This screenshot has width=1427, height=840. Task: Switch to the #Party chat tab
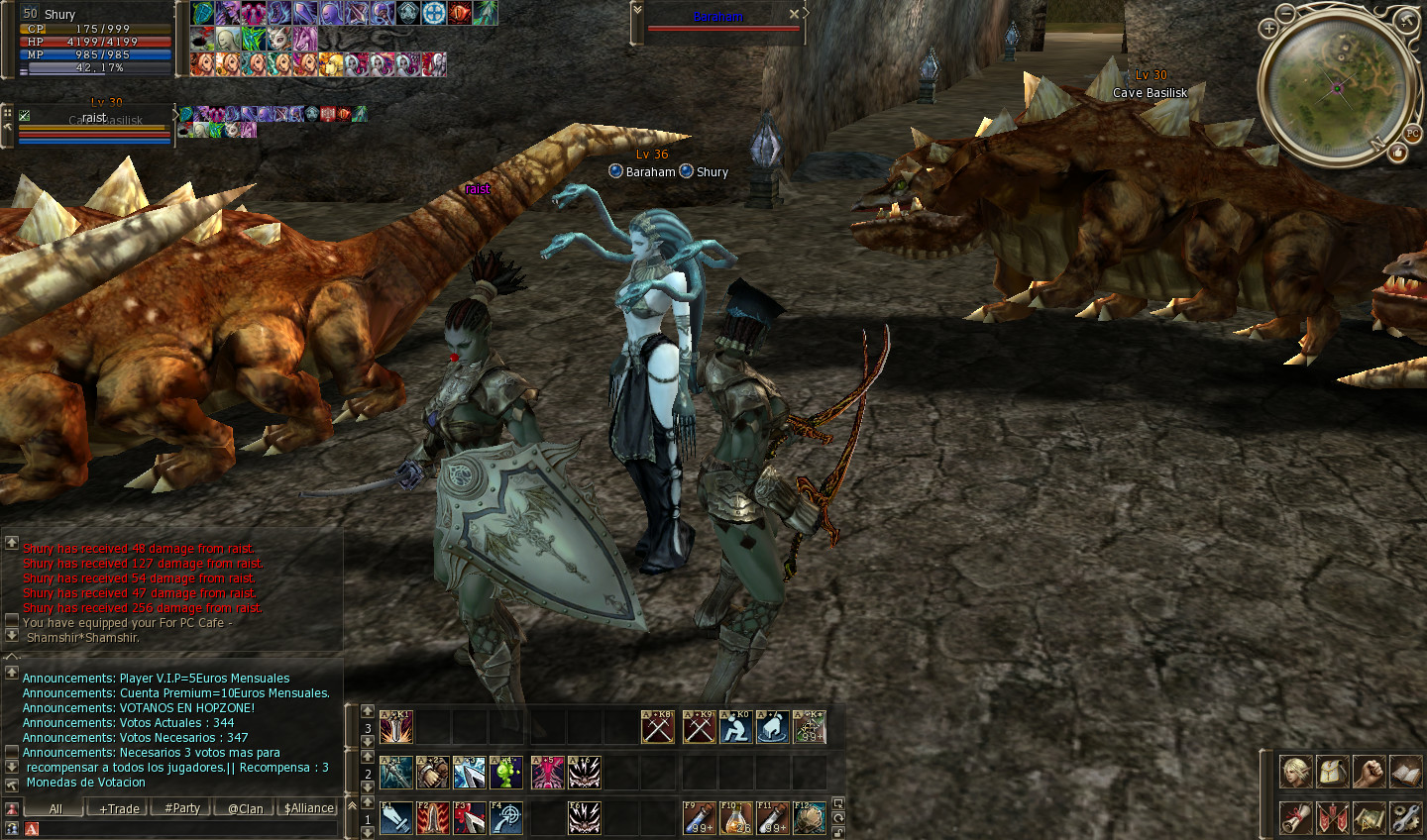(181, 808)
